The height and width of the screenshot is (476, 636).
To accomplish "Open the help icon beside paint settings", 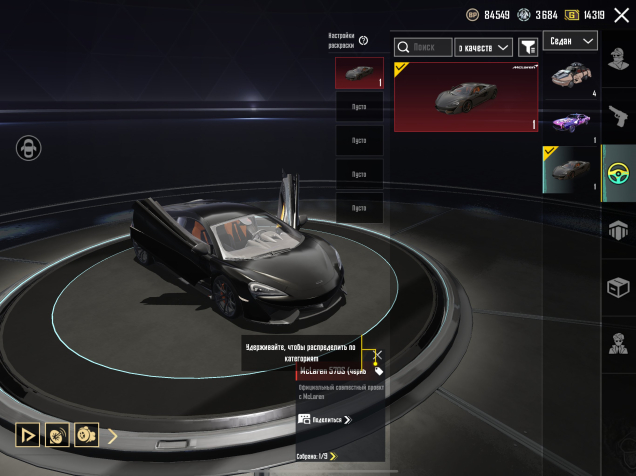I will click(x=363, y=41).
